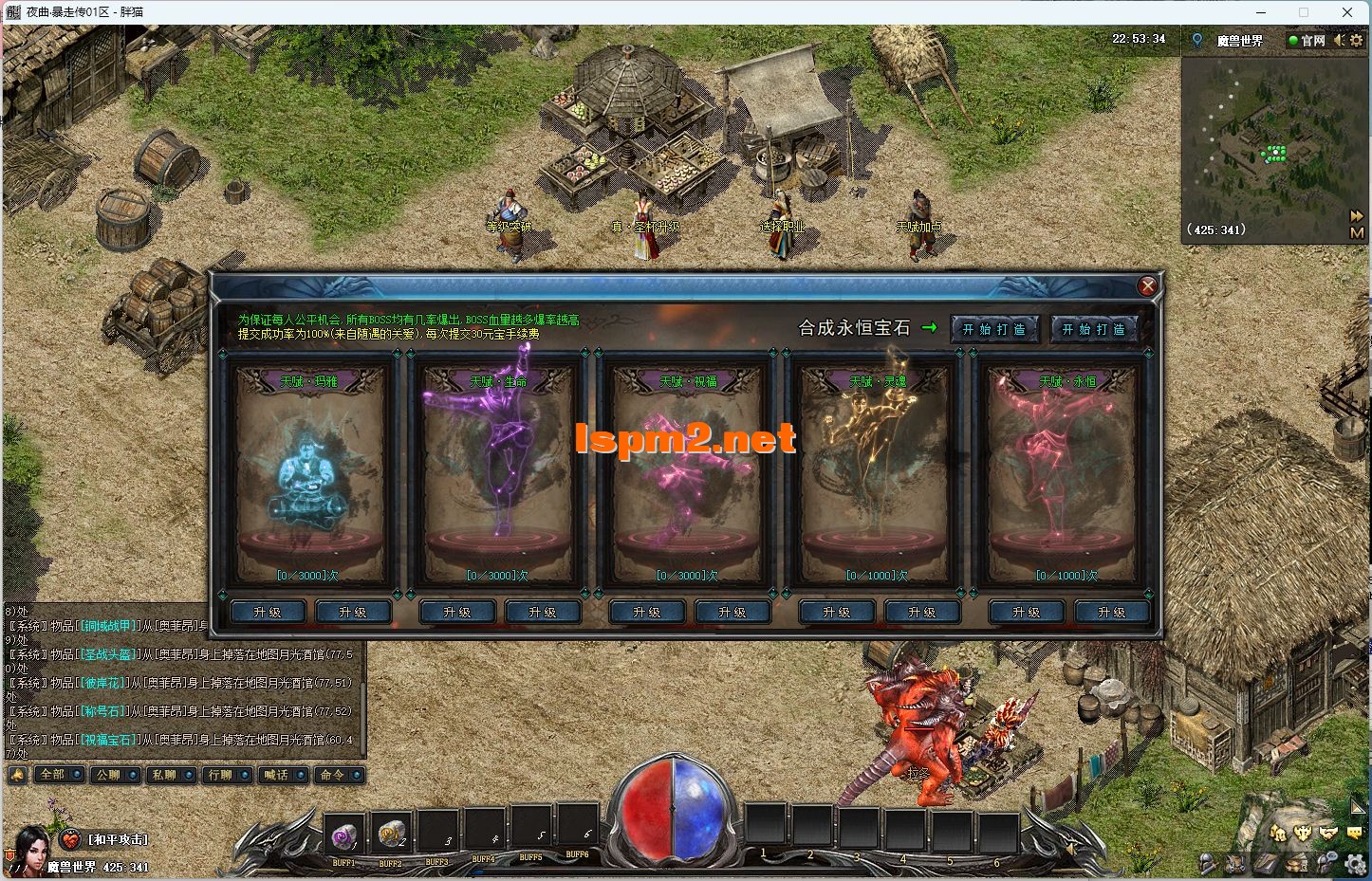Viewport: 1372px width, 881px height.
Task: Toggle the 和平攻击 attack mode
Action: click(x=118, y=839)
